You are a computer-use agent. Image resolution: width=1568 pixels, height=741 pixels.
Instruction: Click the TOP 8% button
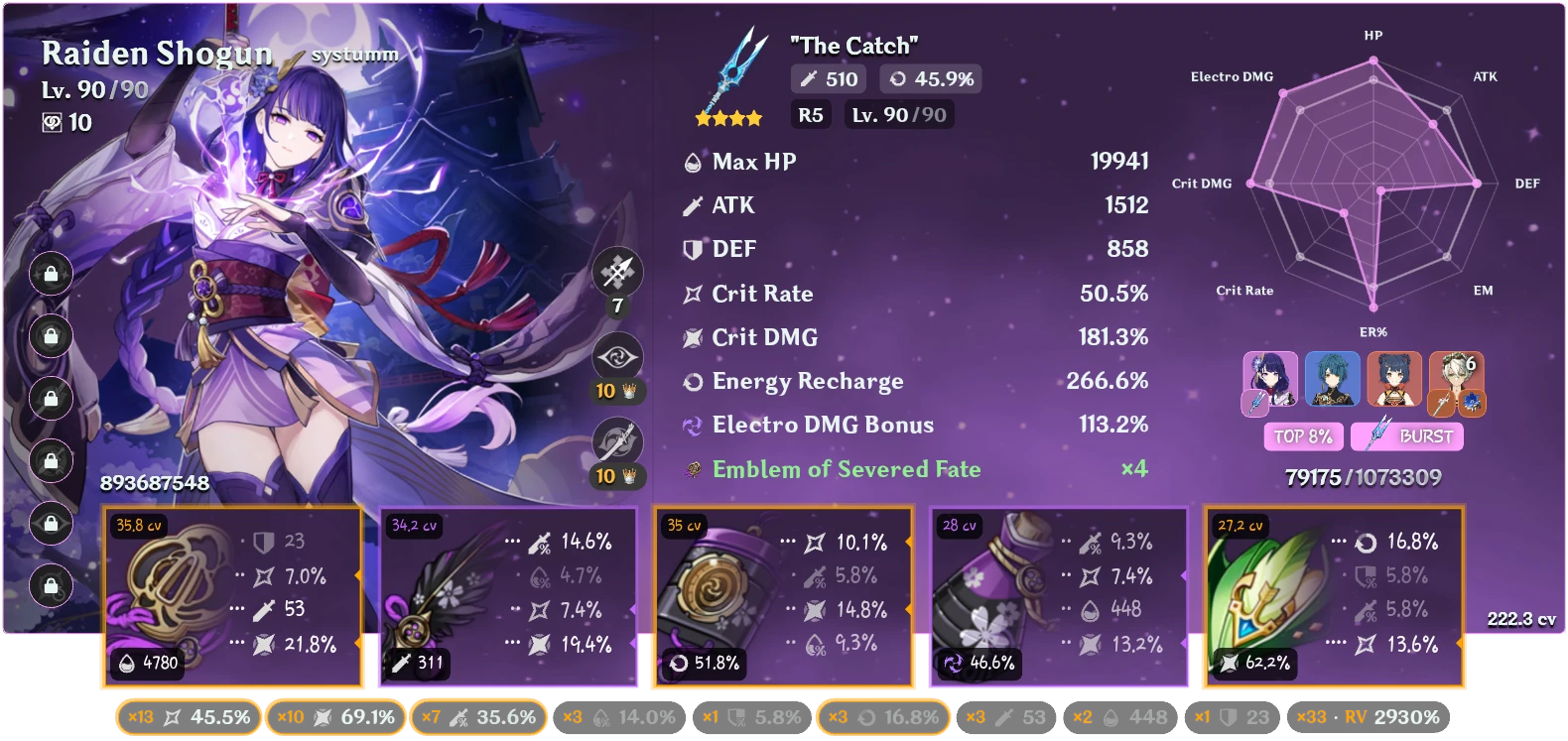point(1303,436)
